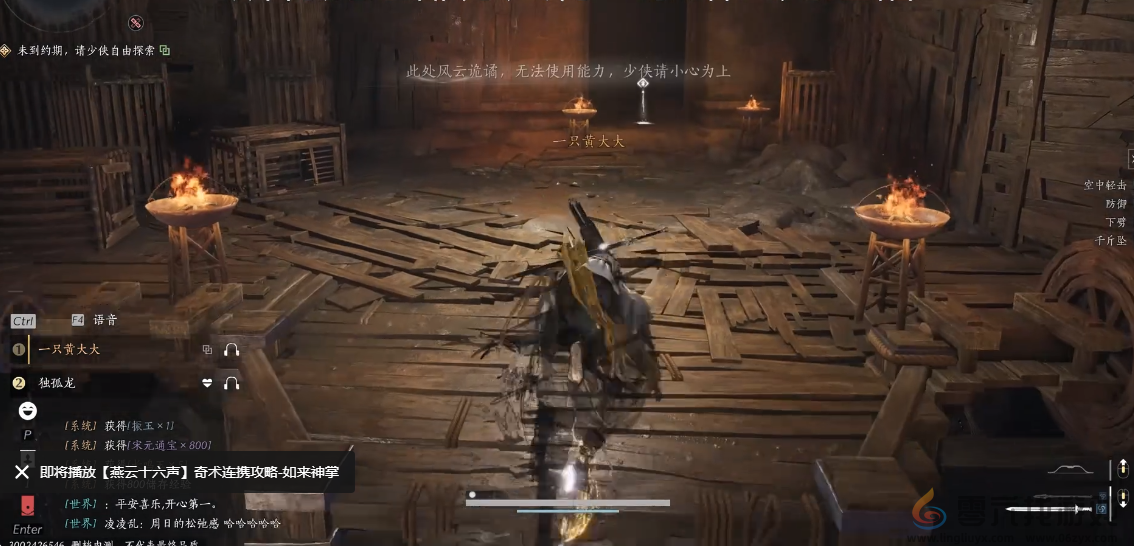Select party member 独孤龙 in team list
Viewport: 1134px width, 546px height.
(x=58, y=383)
